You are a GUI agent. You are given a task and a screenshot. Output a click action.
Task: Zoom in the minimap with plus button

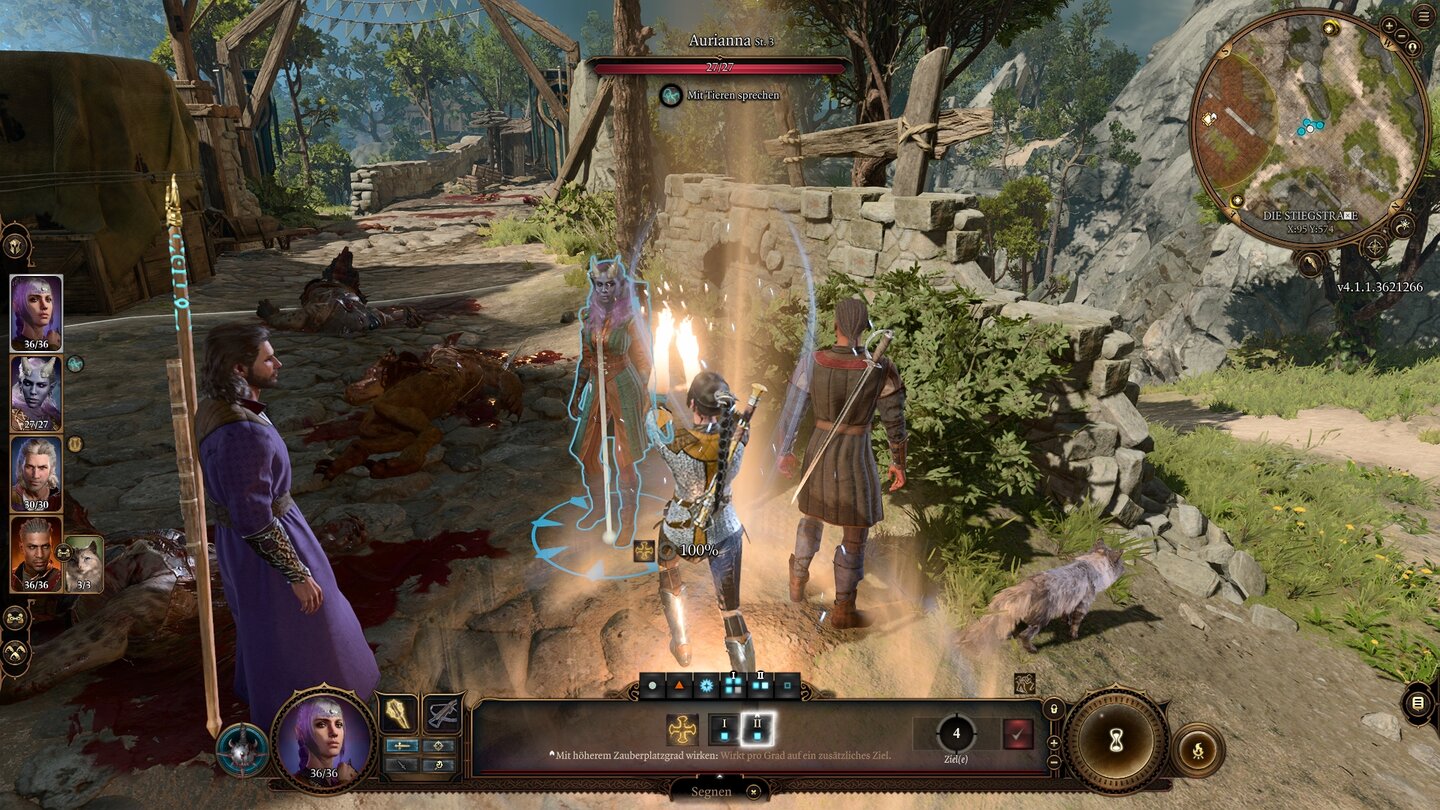[x=1389, y=24]
